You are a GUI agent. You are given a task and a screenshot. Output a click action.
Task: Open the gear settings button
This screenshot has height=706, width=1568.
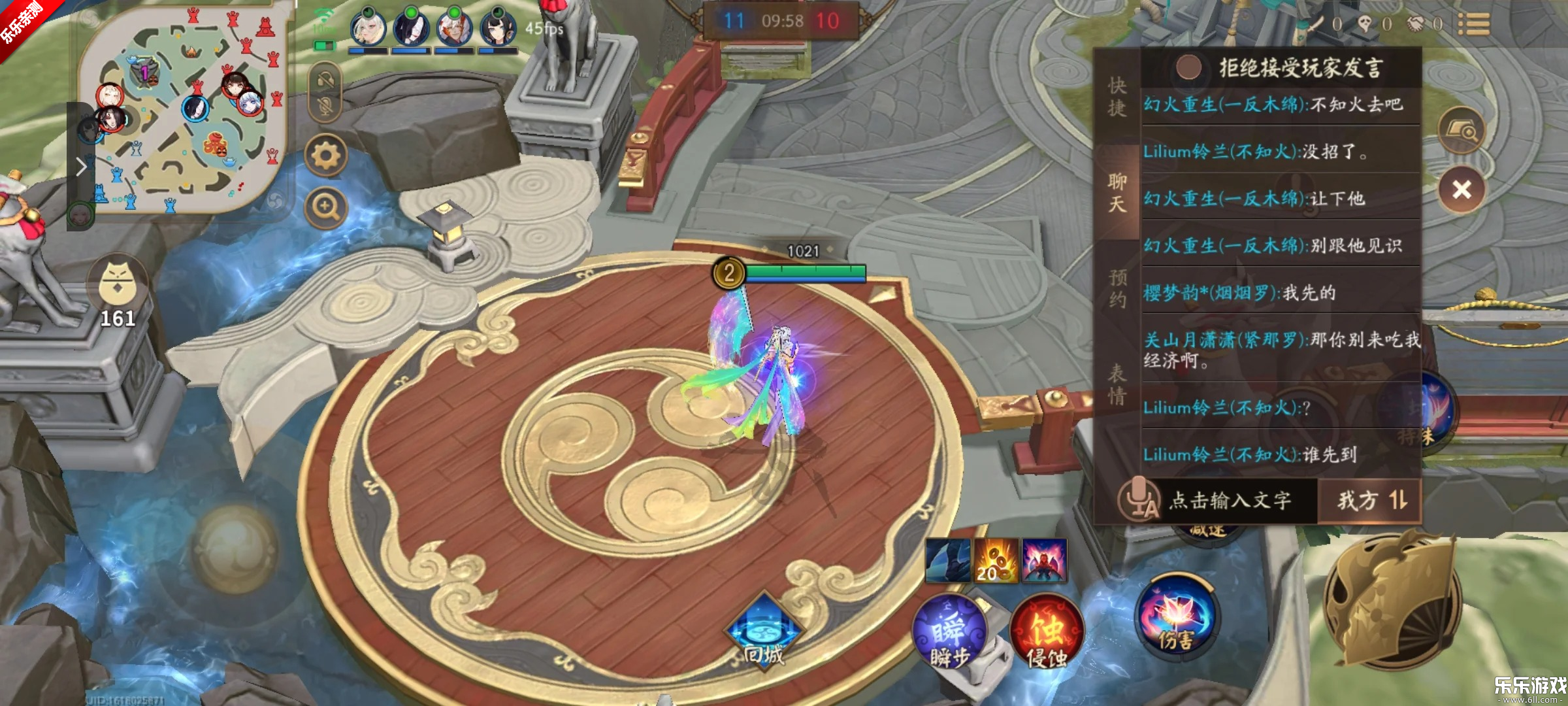pos(326,156)
